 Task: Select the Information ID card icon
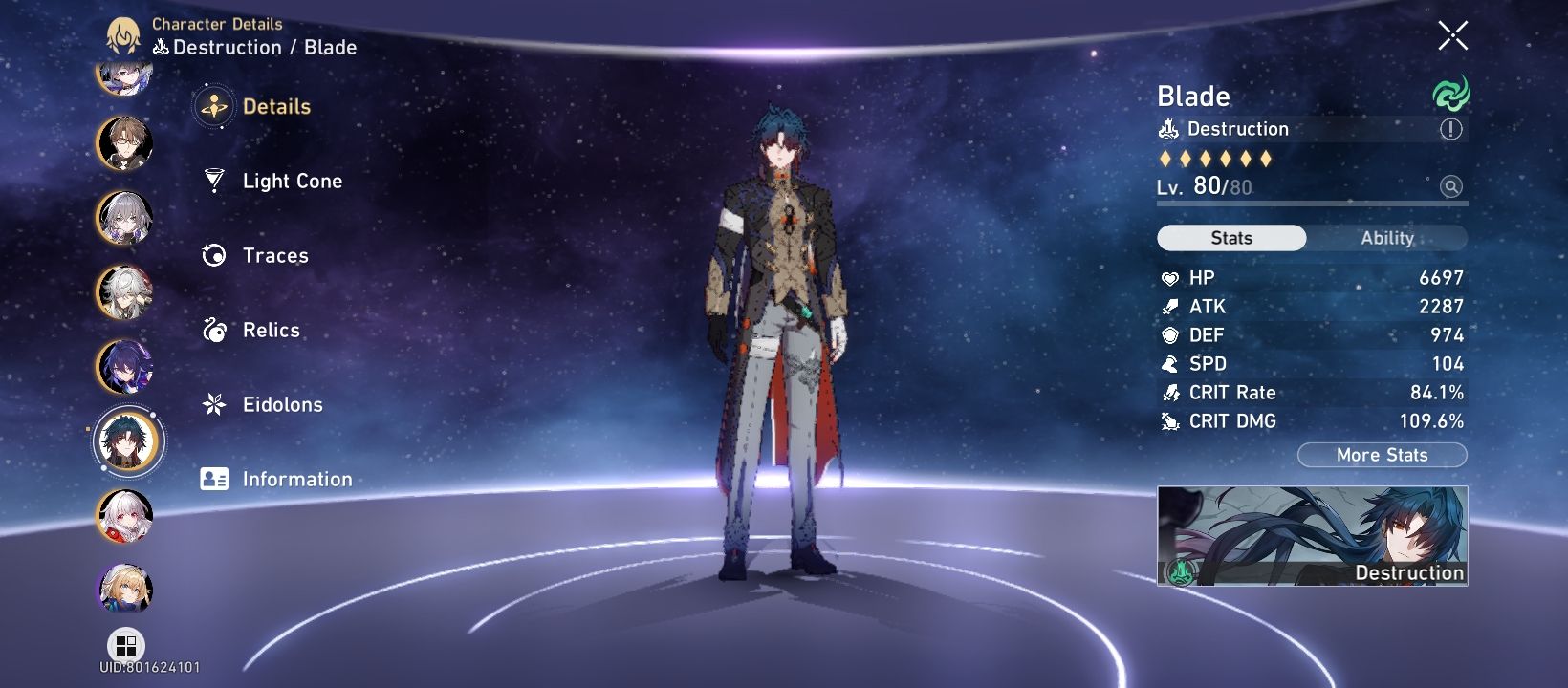tap(212, 479)
